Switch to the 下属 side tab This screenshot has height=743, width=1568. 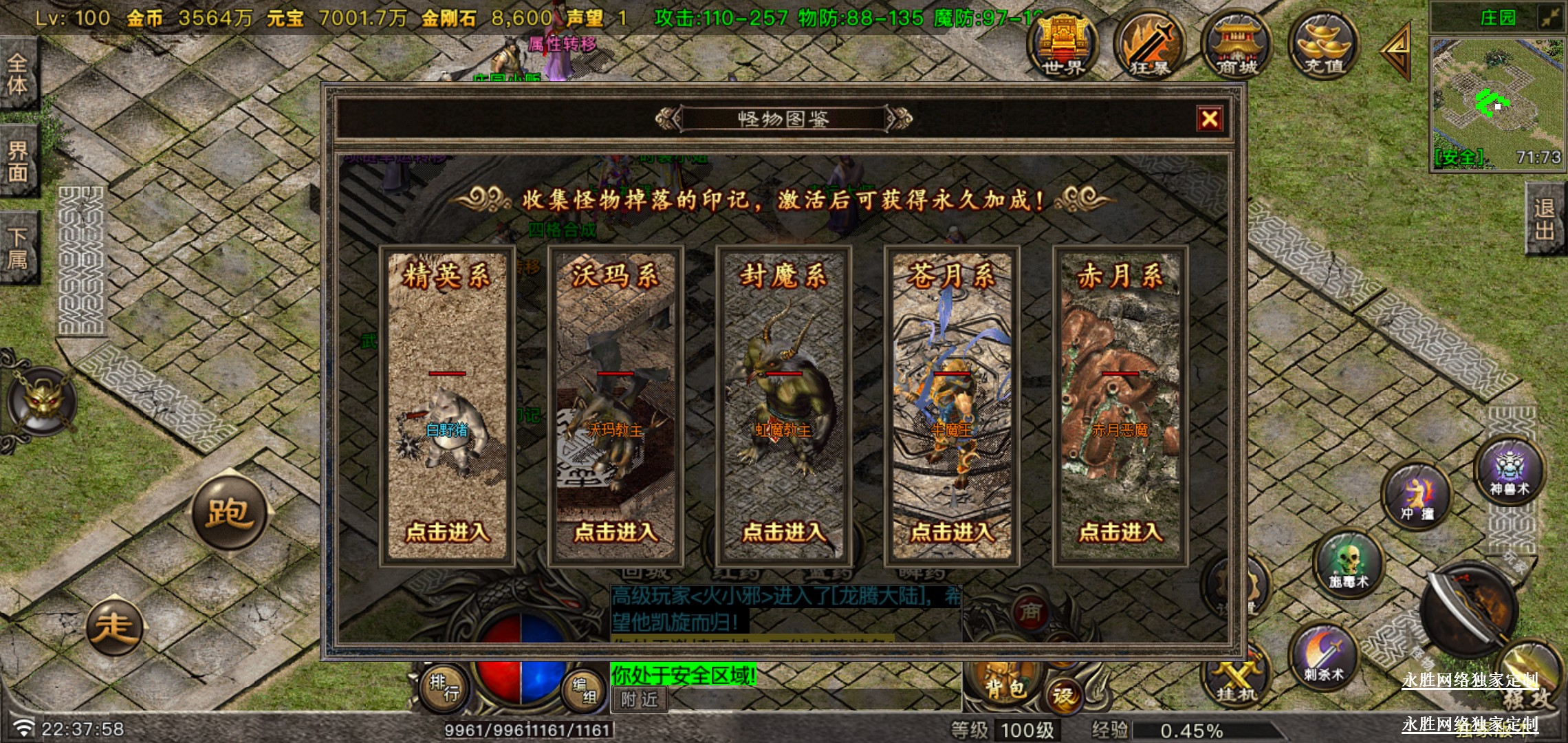[18, 248]
